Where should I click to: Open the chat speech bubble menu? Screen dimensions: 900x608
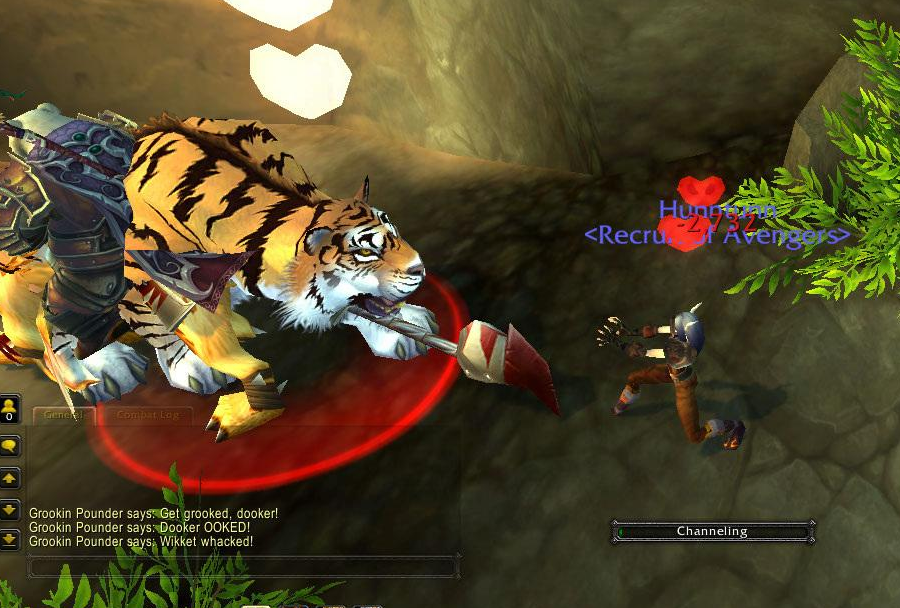pos(10,446)
